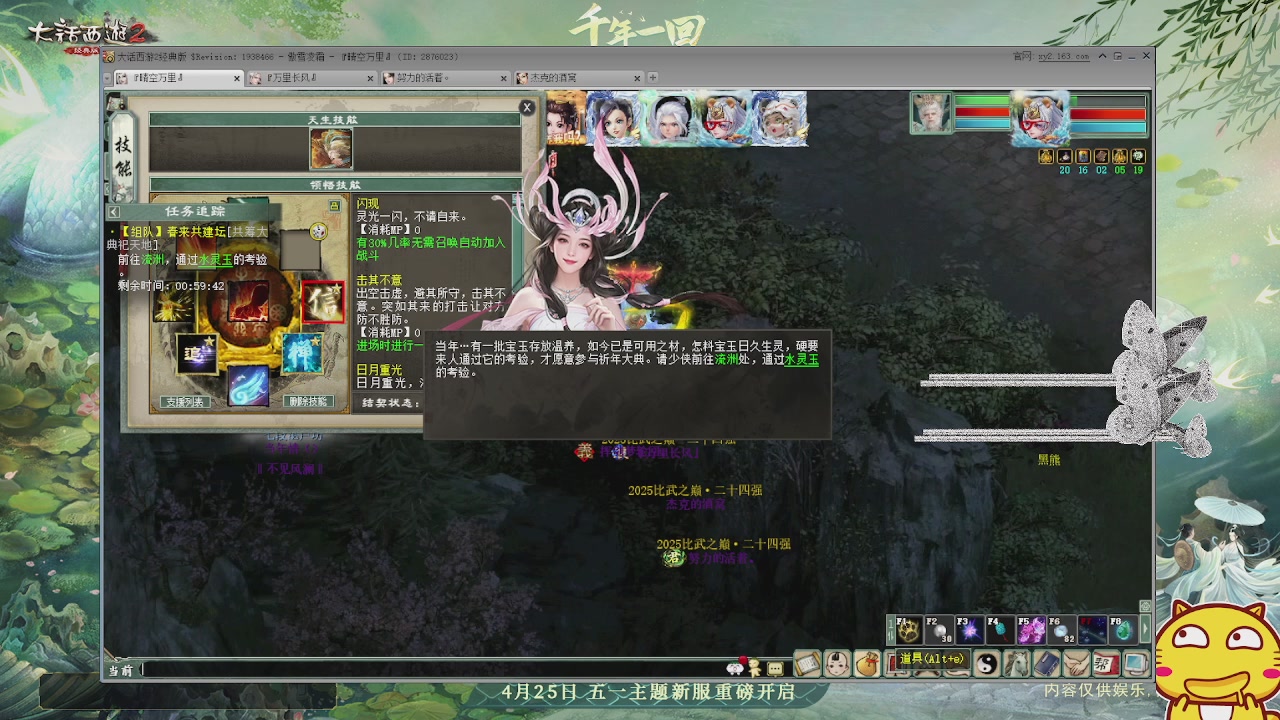Select the blue 禅 skill icon
Image resolution: width=1280 pixels, height=720 pixels.
[x=300, y=353]
